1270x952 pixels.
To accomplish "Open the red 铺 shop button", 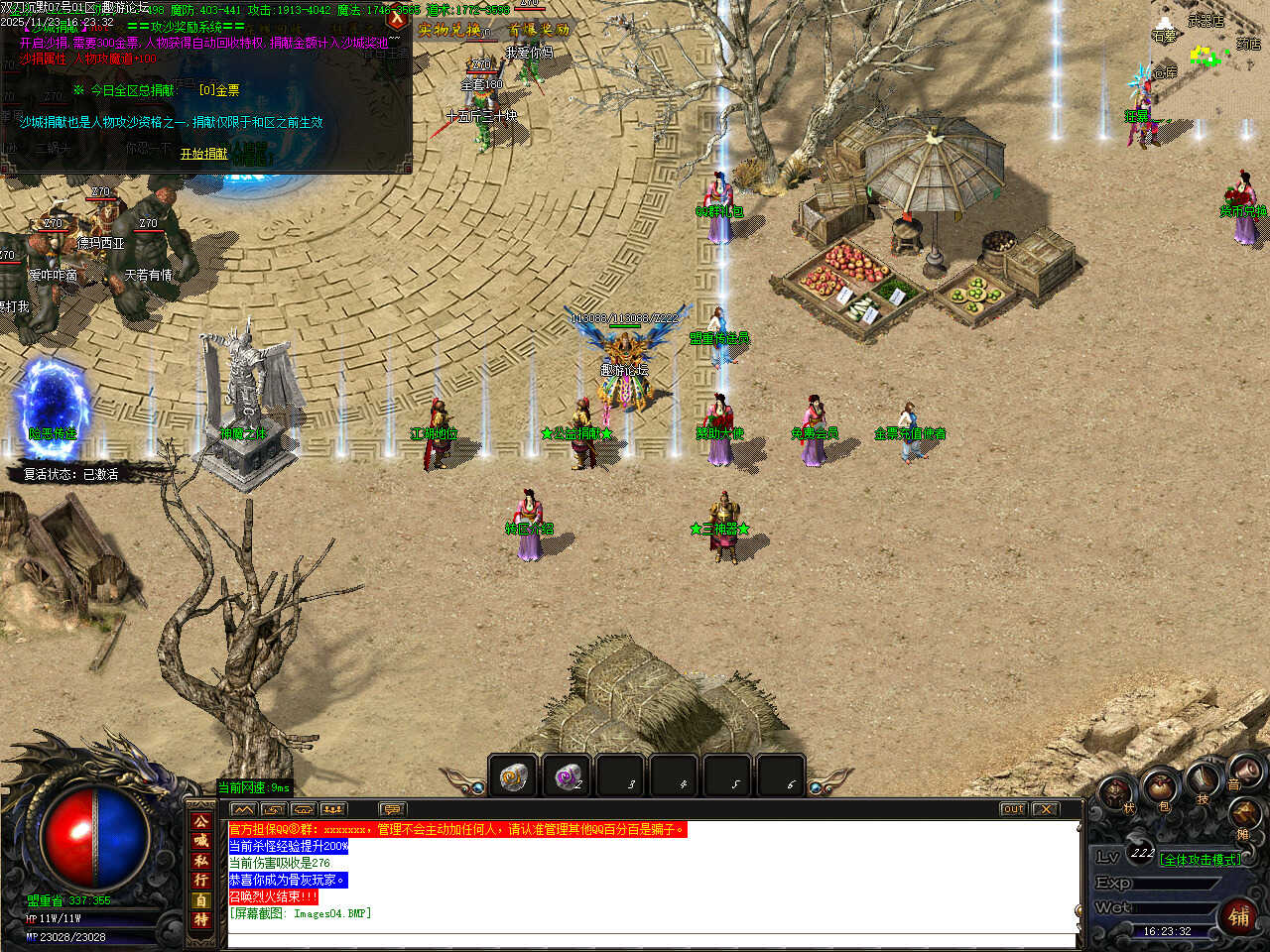I will tap(1239, 915).
